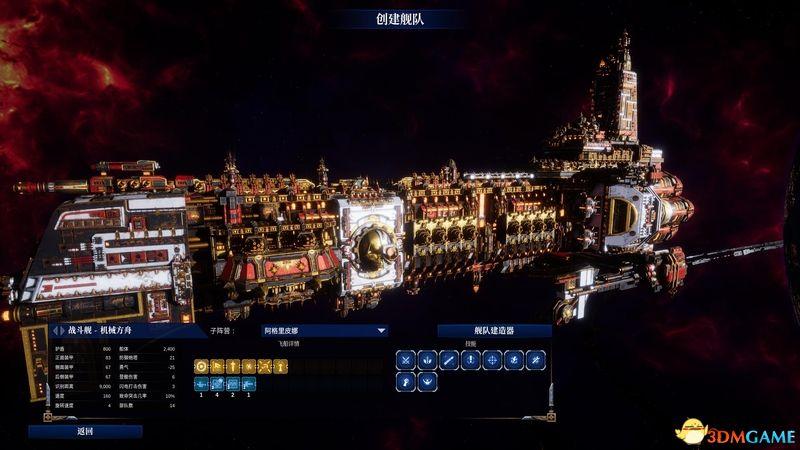
Task: Choose the crosshair targeting skill icon
Action: [491, 360]
